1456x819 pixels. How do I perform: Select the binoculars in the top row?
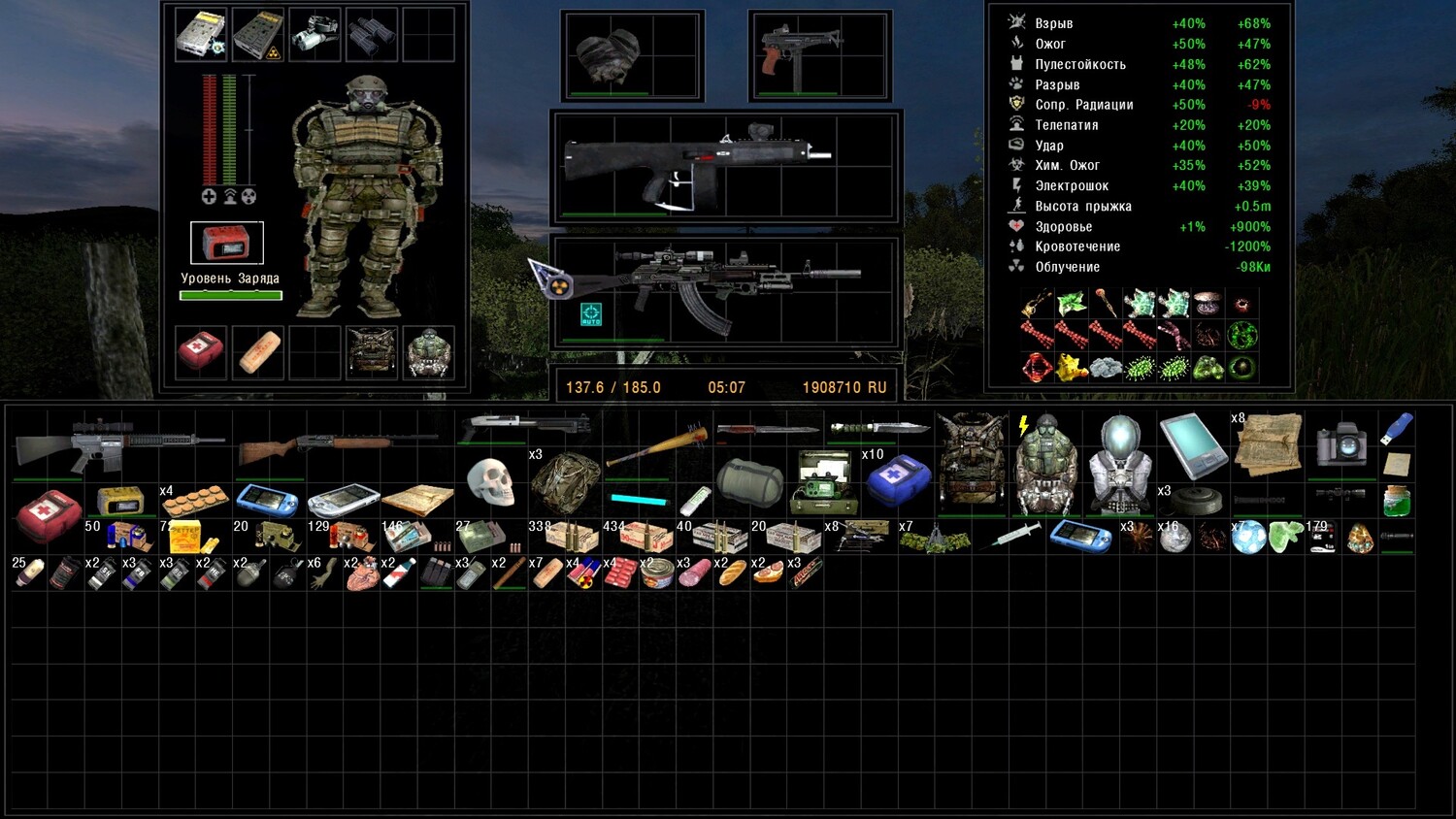click(x=372, y=35)
